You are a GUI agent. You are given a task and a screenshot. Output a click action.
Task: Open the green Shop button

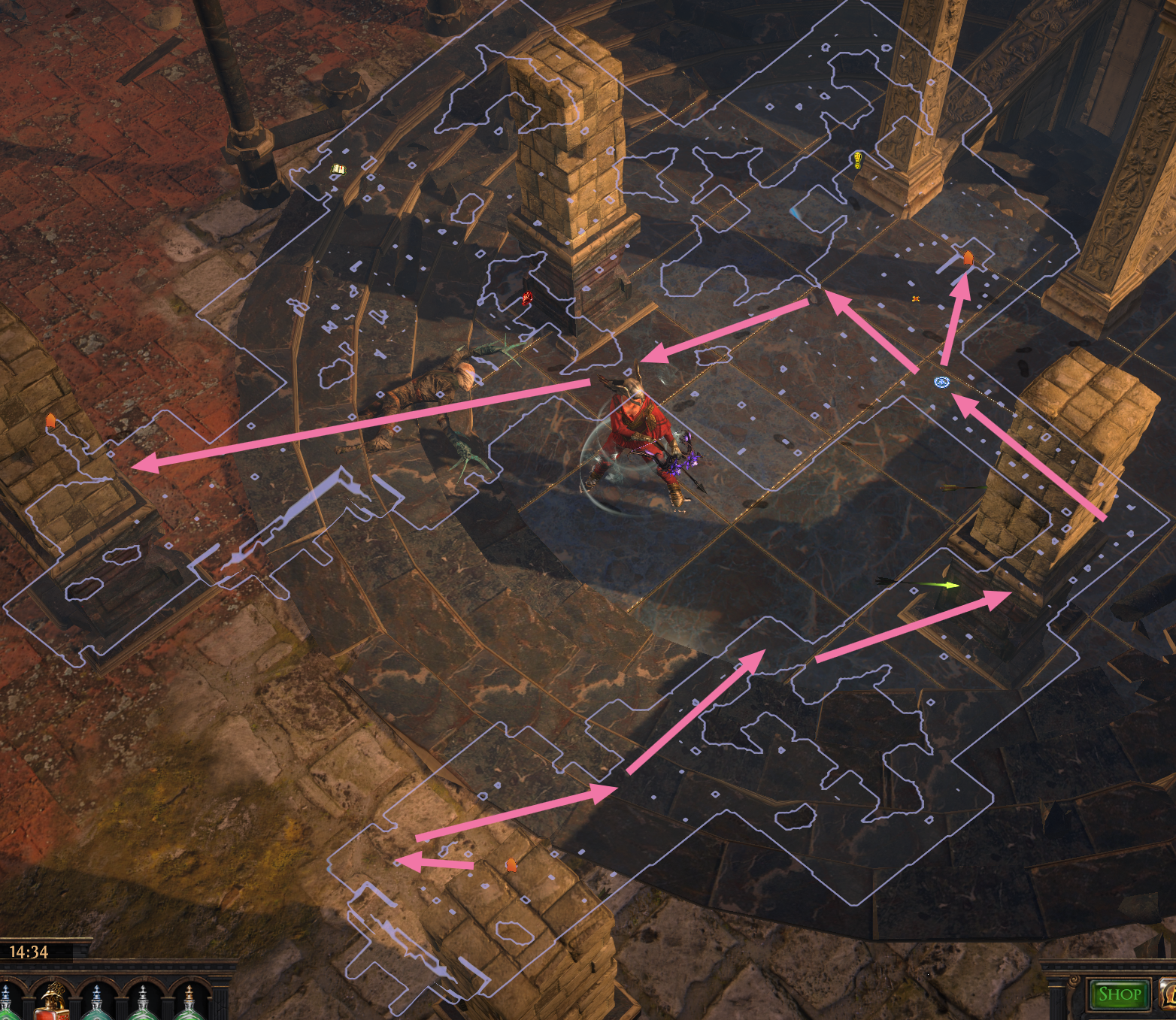click(1120, 994)
